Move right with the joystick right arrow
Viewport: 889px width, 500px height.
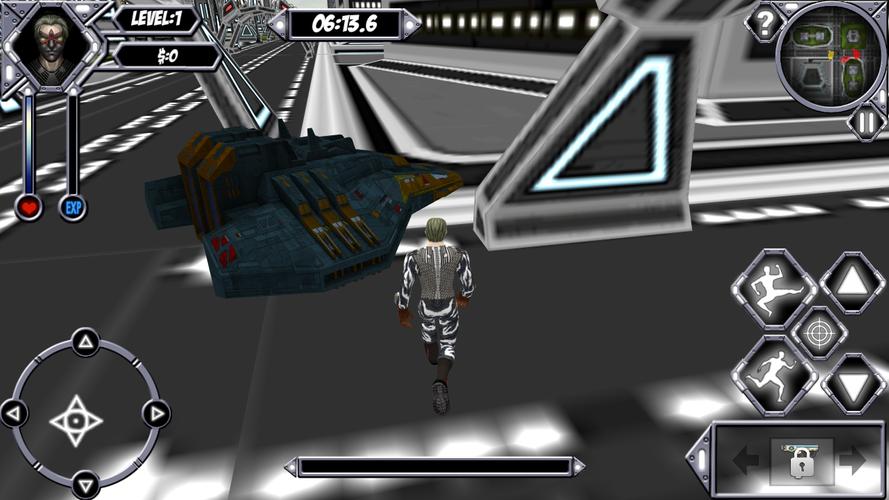[155, 412]
